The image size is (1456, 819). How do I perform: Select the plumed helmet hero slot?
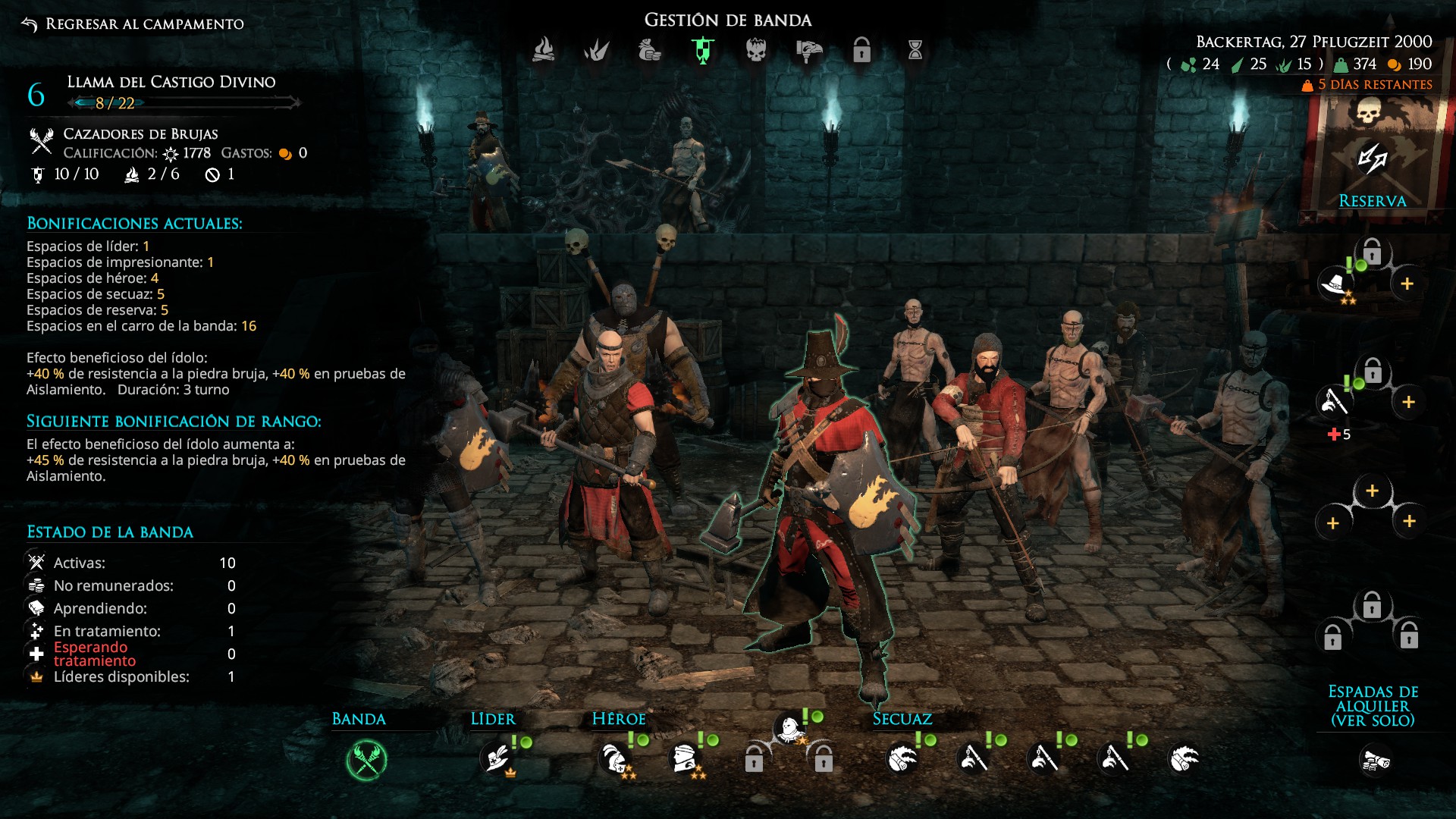point(613,758)
